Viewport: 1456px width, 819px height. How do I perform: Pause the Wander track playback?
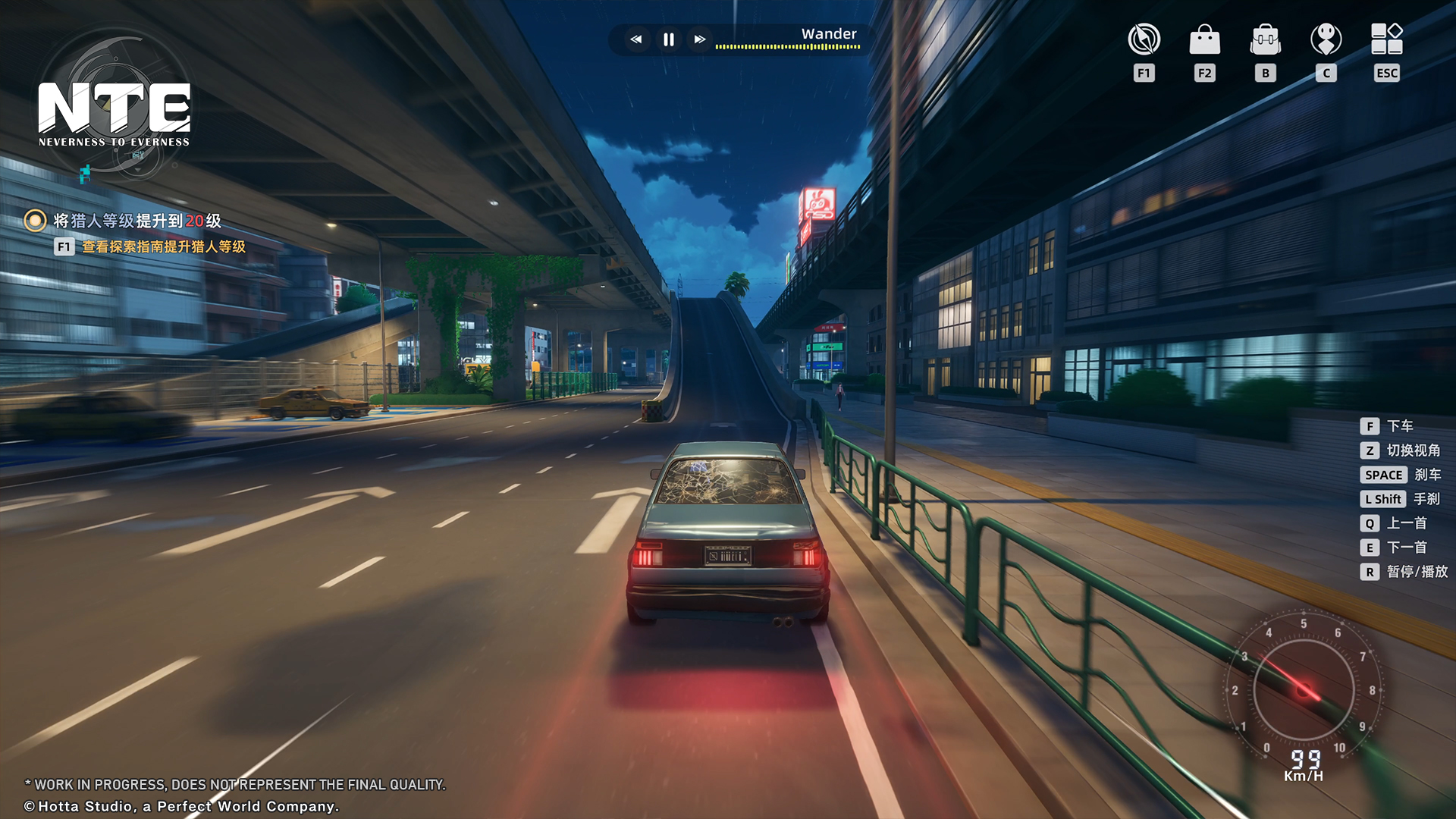[x=667, y=39]
